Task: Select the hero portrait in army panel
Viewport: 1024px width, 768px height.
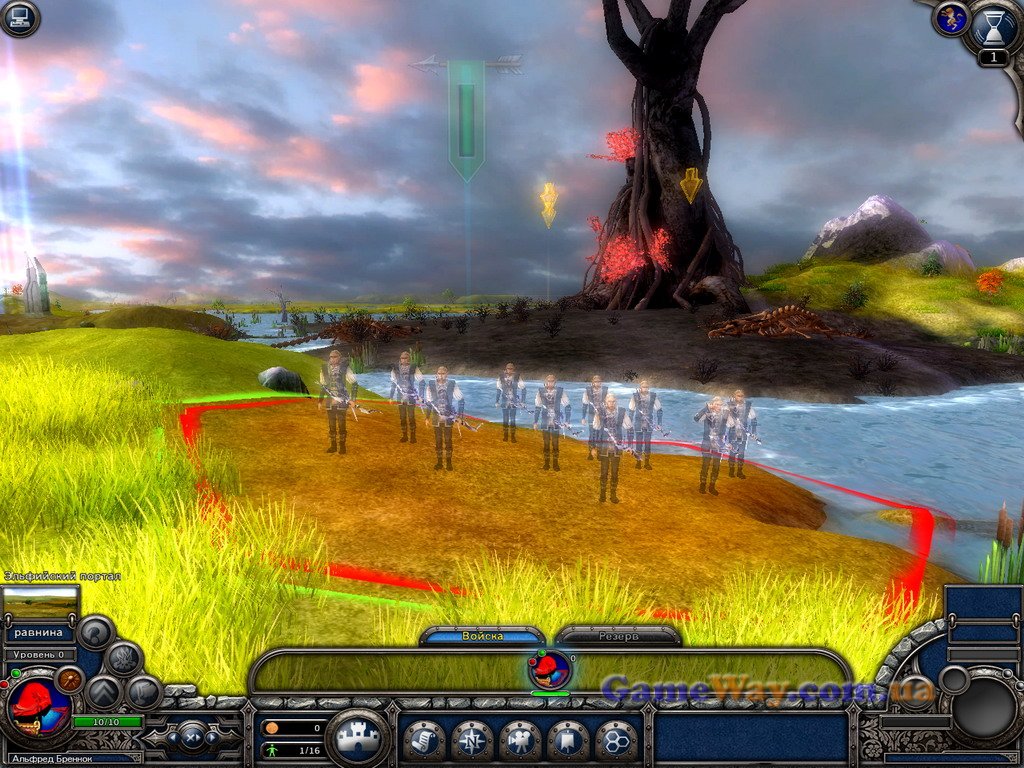Action: point(550,669)
